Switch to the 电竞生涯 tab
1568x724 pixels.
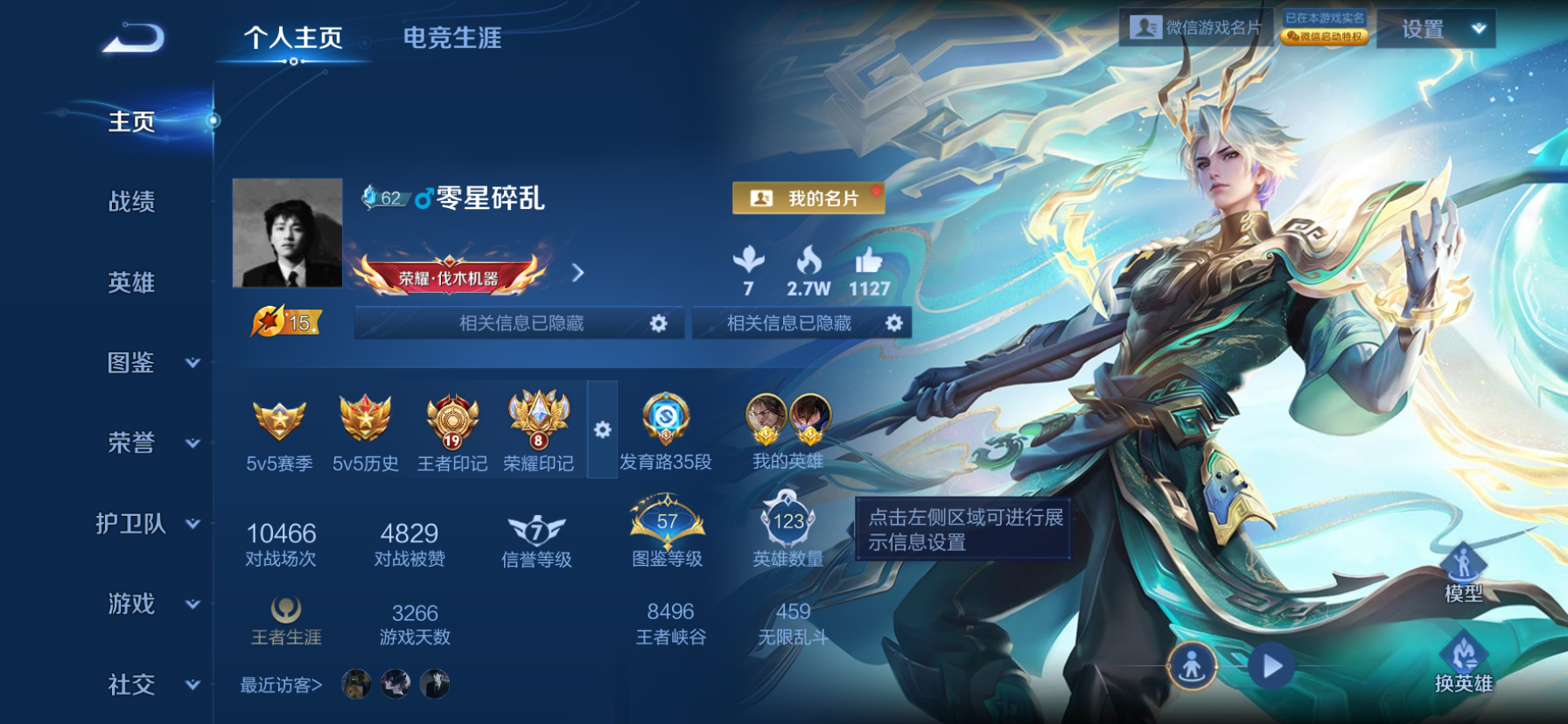point(451,39)
